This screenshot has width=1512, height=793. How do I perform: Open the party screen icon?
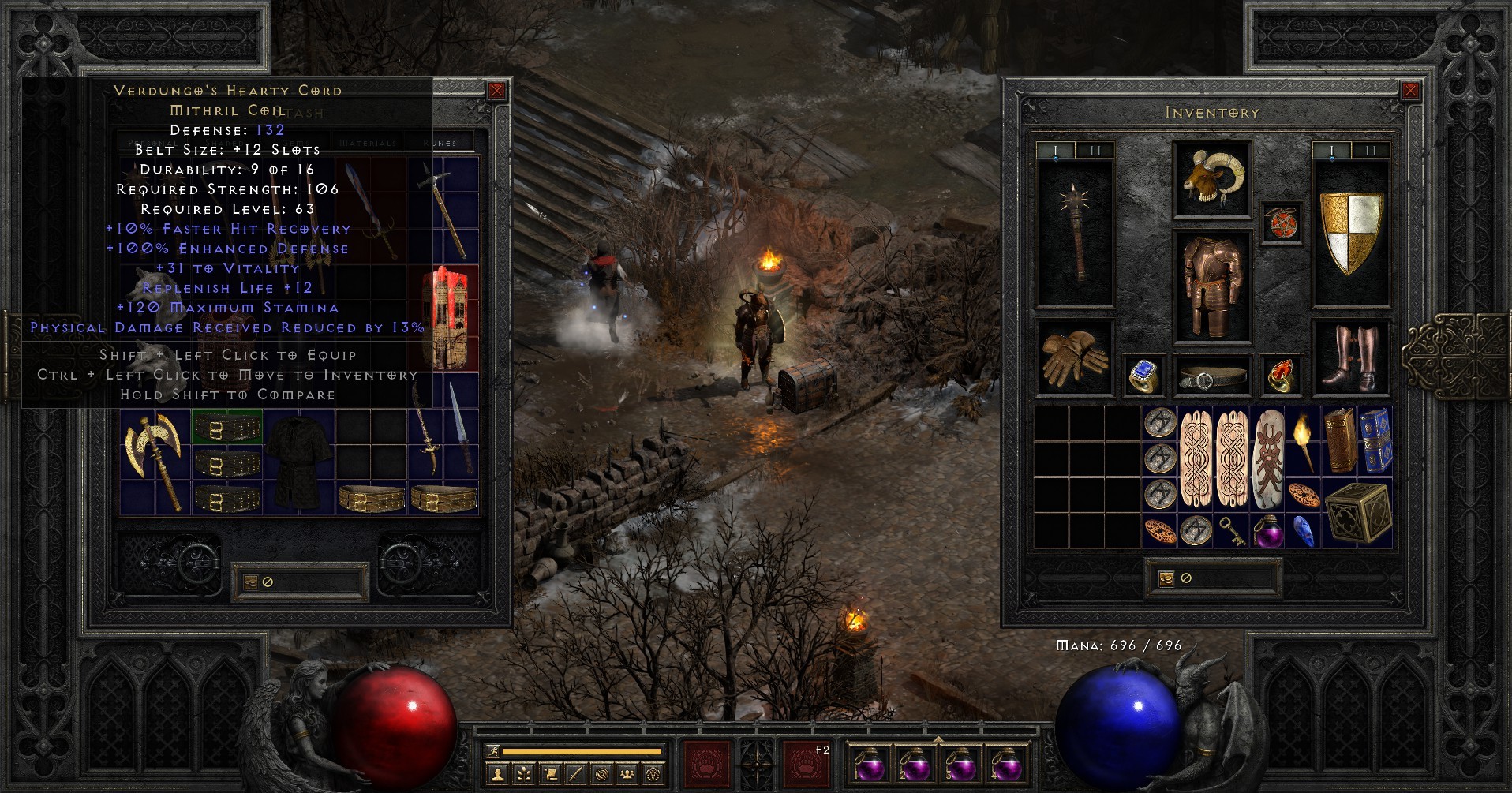point(627,774)
